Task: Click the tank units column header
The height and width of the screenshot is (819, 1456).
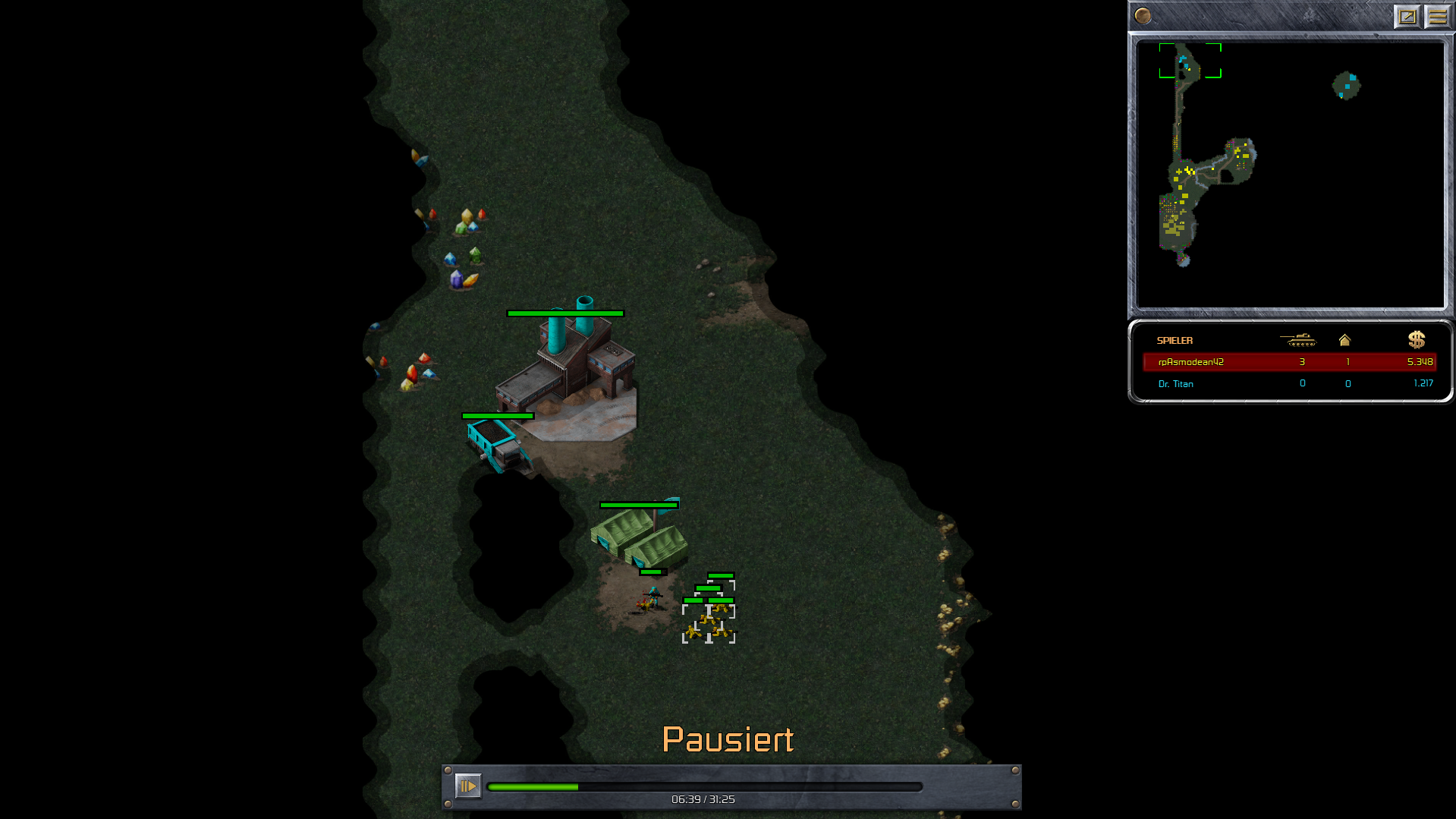Action: click(x=1297, y=340)
